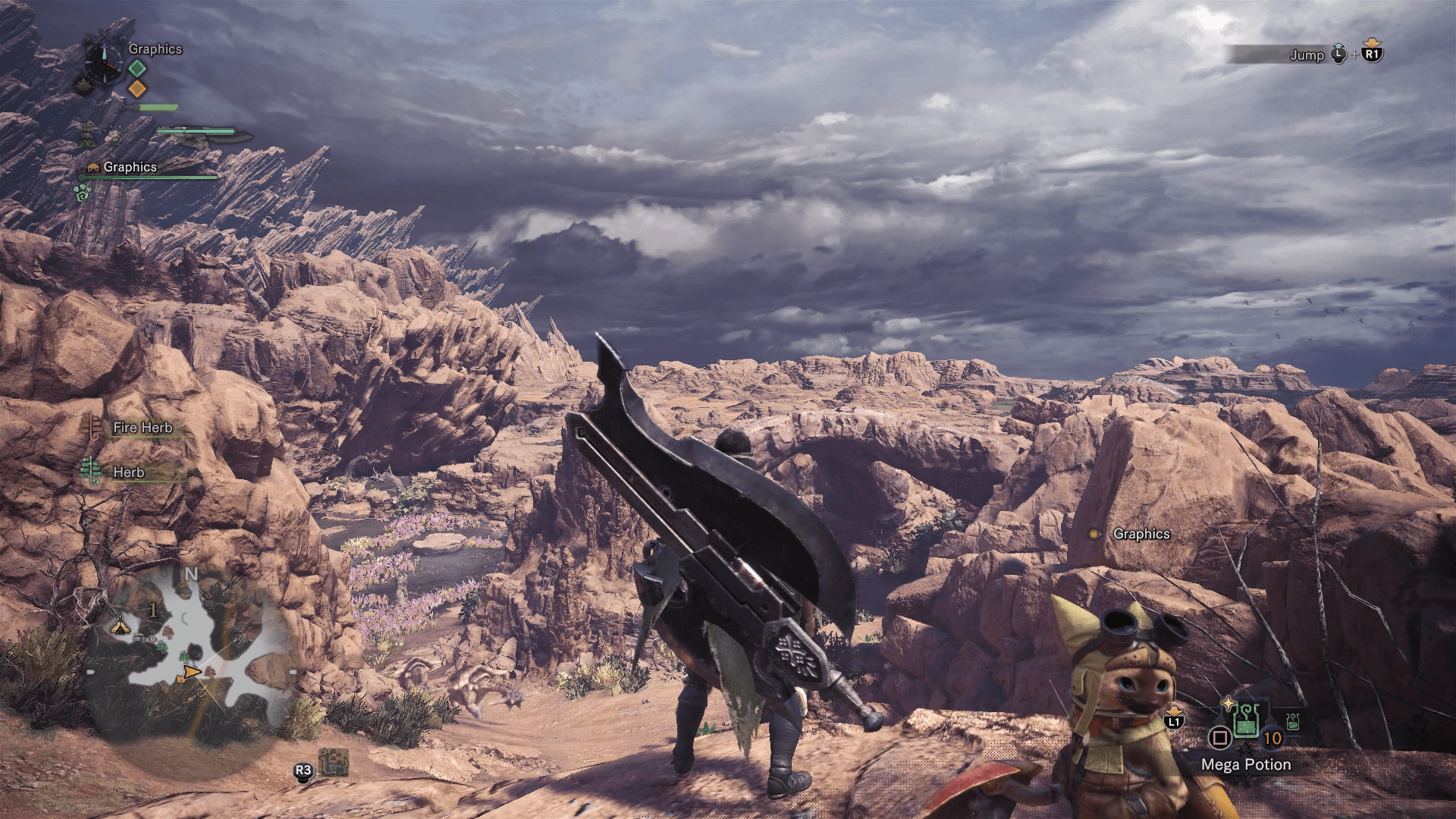Choose the smaller potion in the item bar
Screen dimensions: 1456x819
[x=1293, y=721]
